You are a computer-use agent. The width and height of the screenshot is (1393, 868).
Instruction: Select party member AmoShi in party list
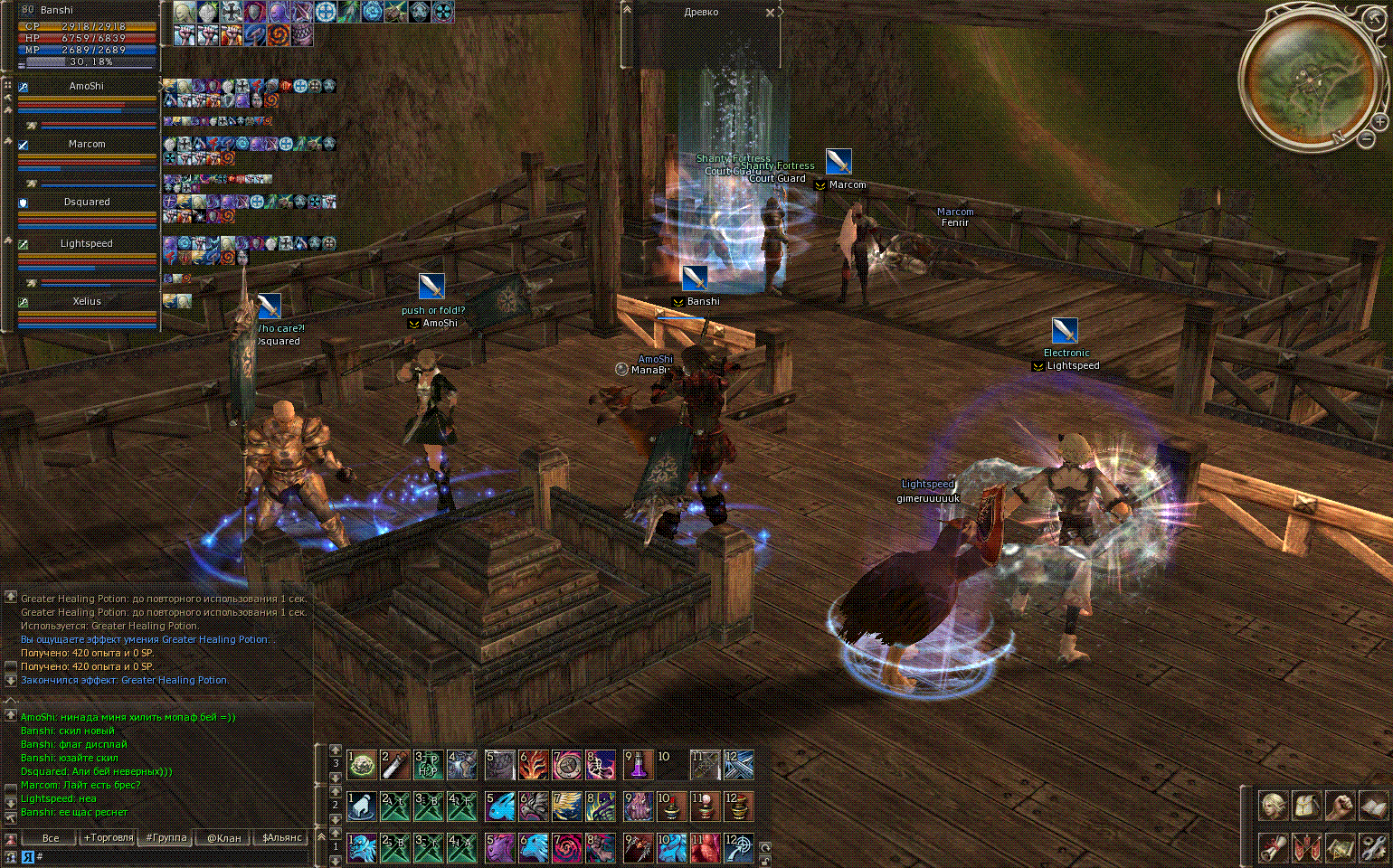pyautogui.click(x=87, y=87)
